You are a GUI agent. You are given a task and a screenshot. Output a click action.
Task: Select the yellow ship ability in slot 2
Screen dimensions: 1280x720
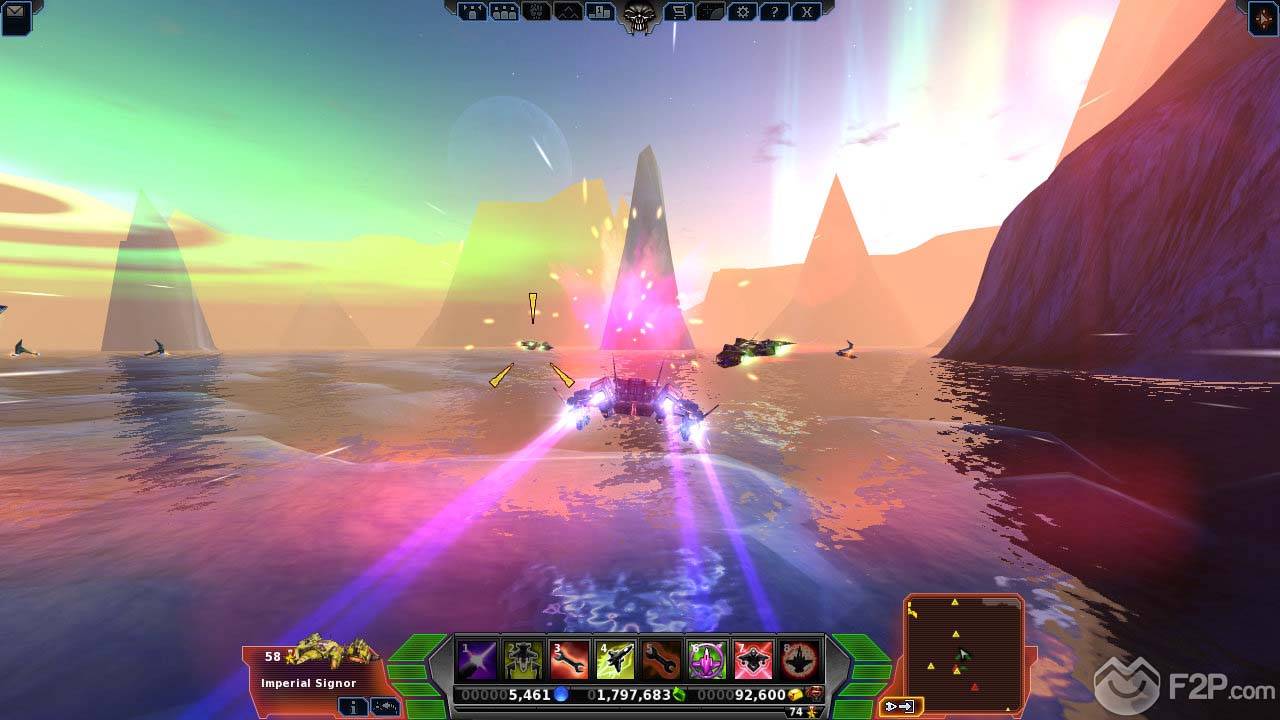523,660
